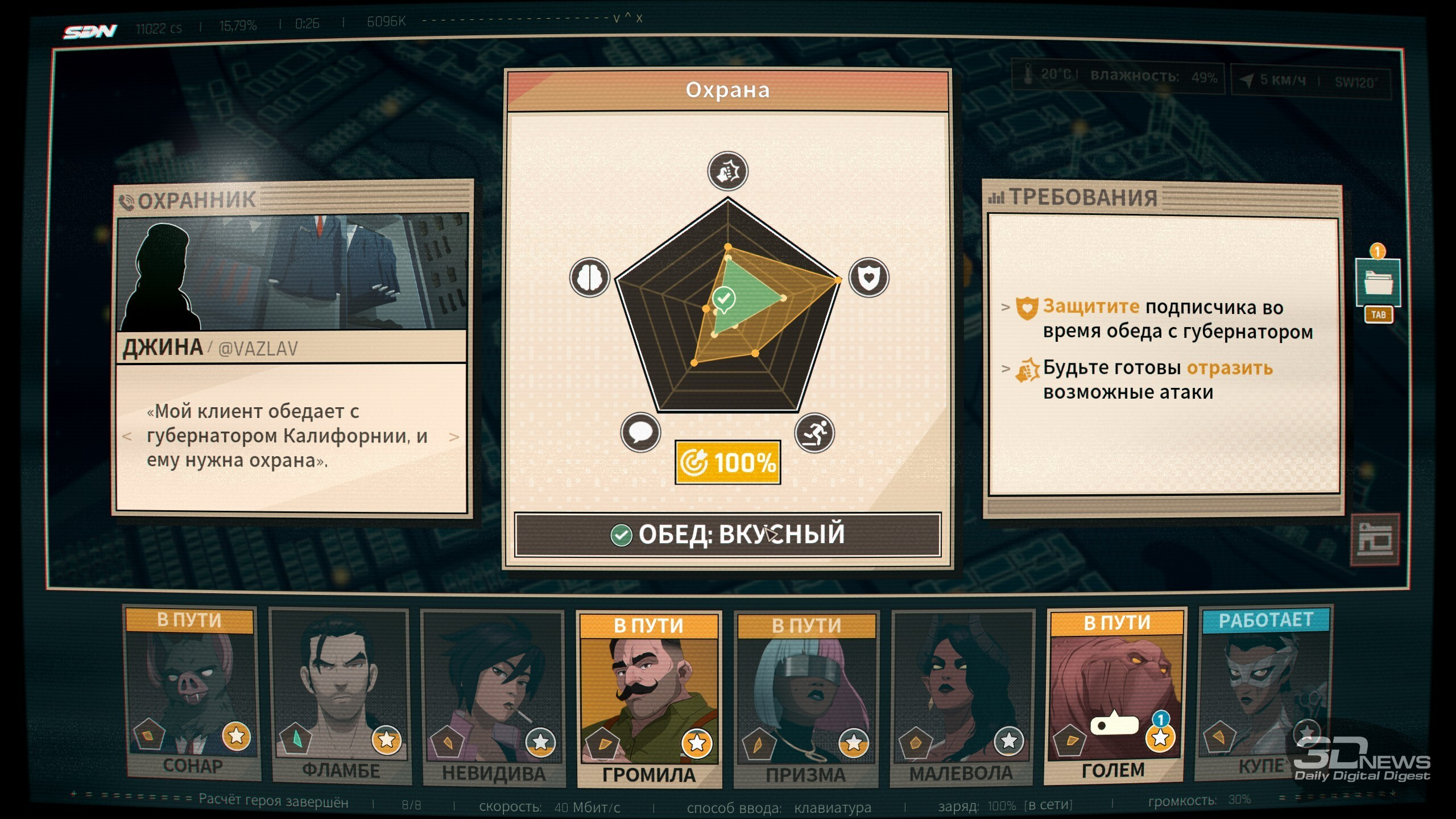Click the fist combat stat icon
Image resolution: width=1456 pixels, height=819 pixels.
(727, 171)
